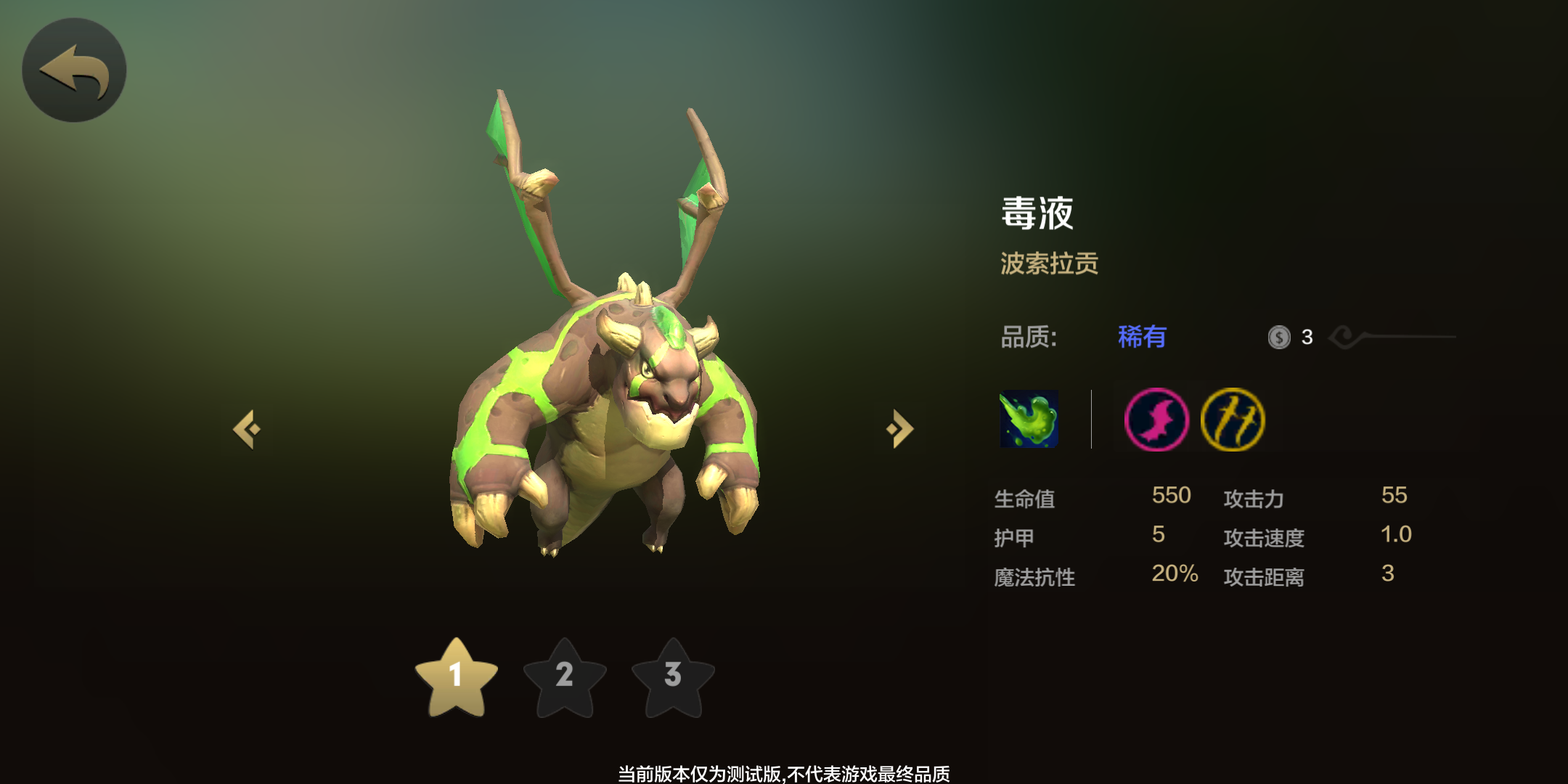This screenshot has height=784, width=1568.
Task: Show the previous hero with left arrow
Action: pyautogui.click(x=247, y=429)
